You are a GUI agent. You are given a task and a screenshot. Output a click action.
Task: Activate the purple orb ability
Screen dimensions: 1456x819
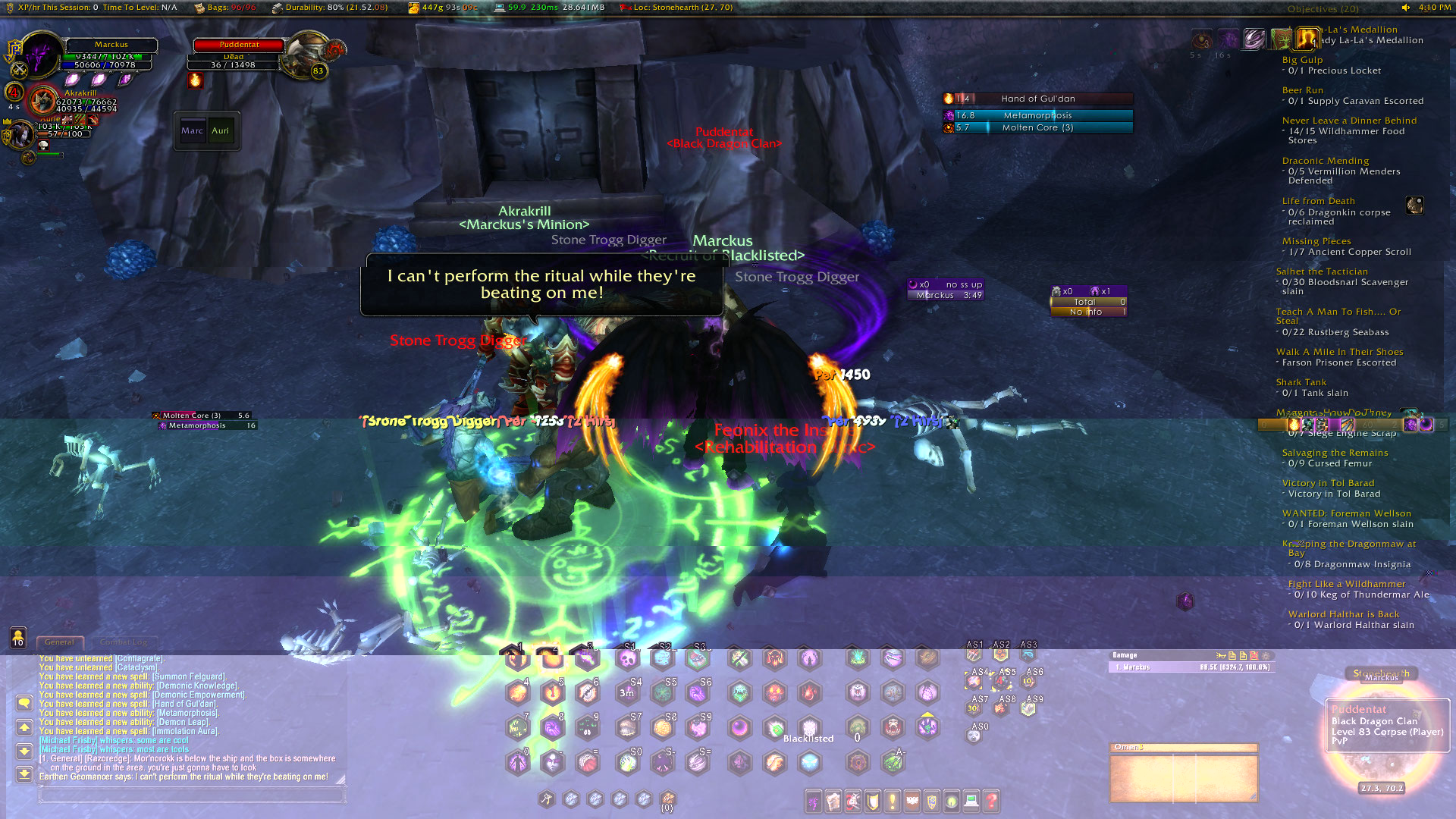coord(739,728)
